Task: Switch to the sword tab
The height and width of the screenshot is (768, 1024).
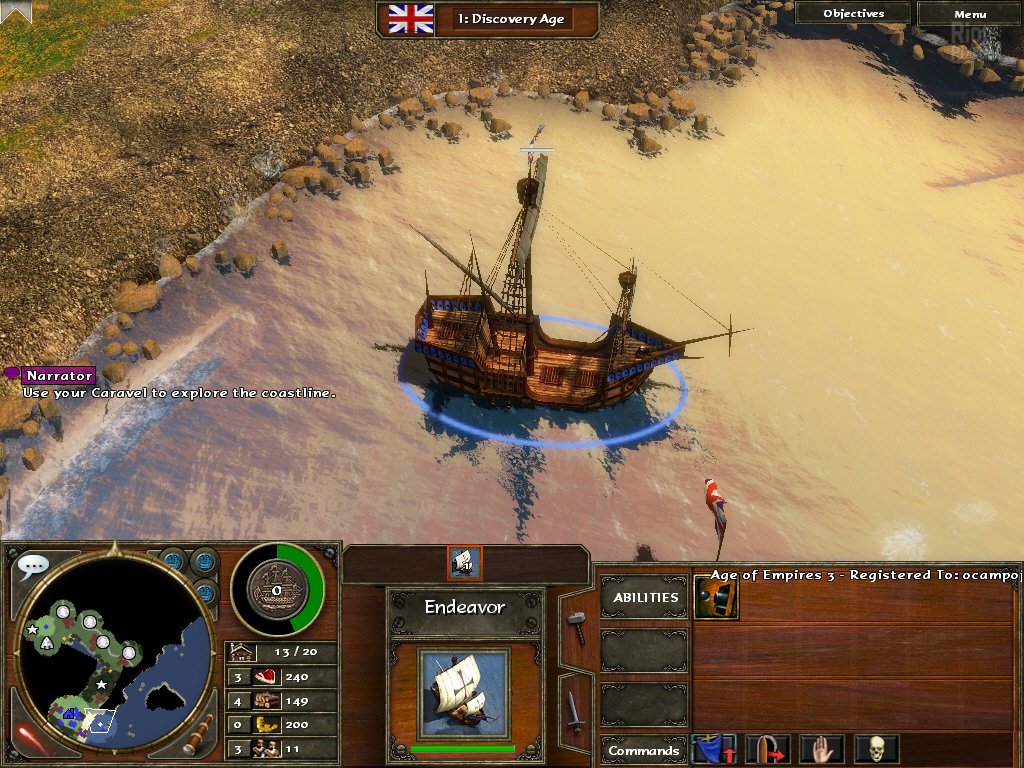Action: click(576, 711)
